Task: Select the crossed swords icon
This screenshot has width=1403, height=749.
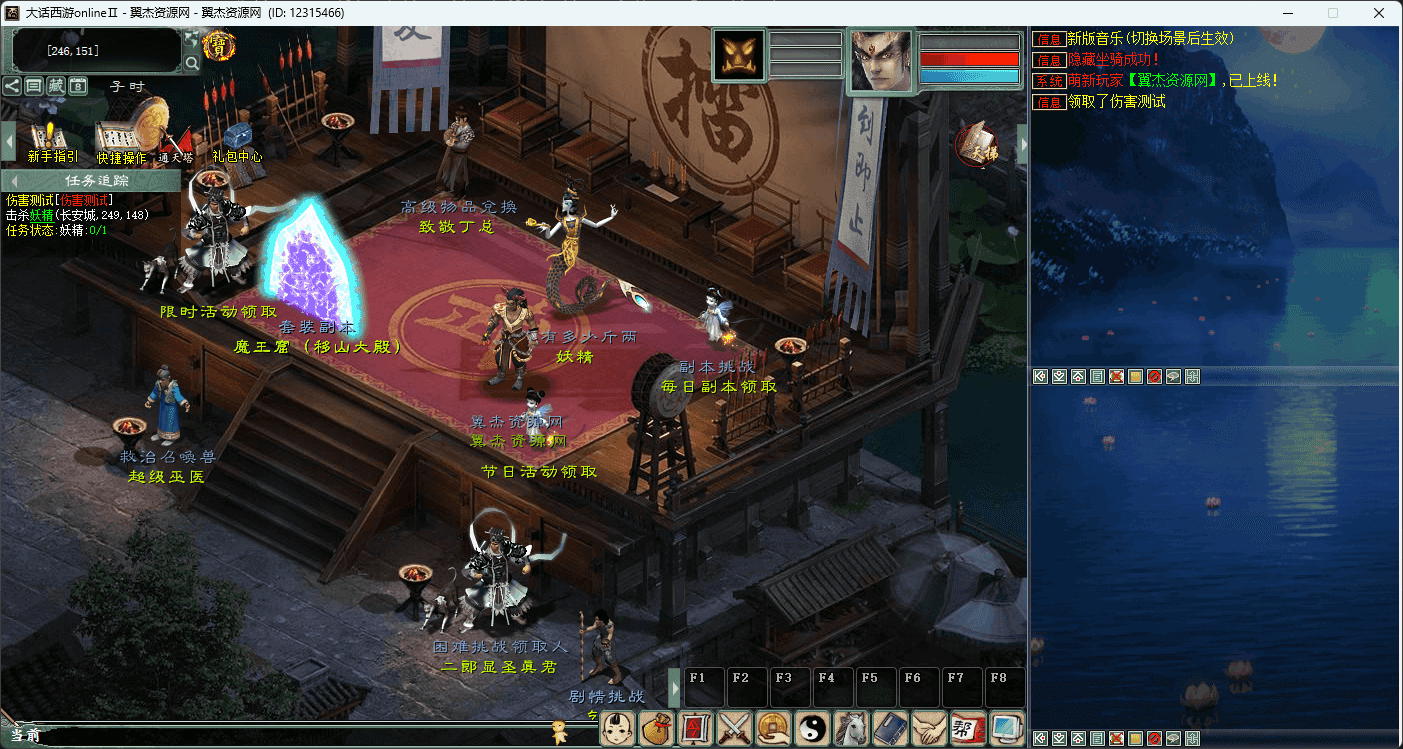Action: coord(735,727)
